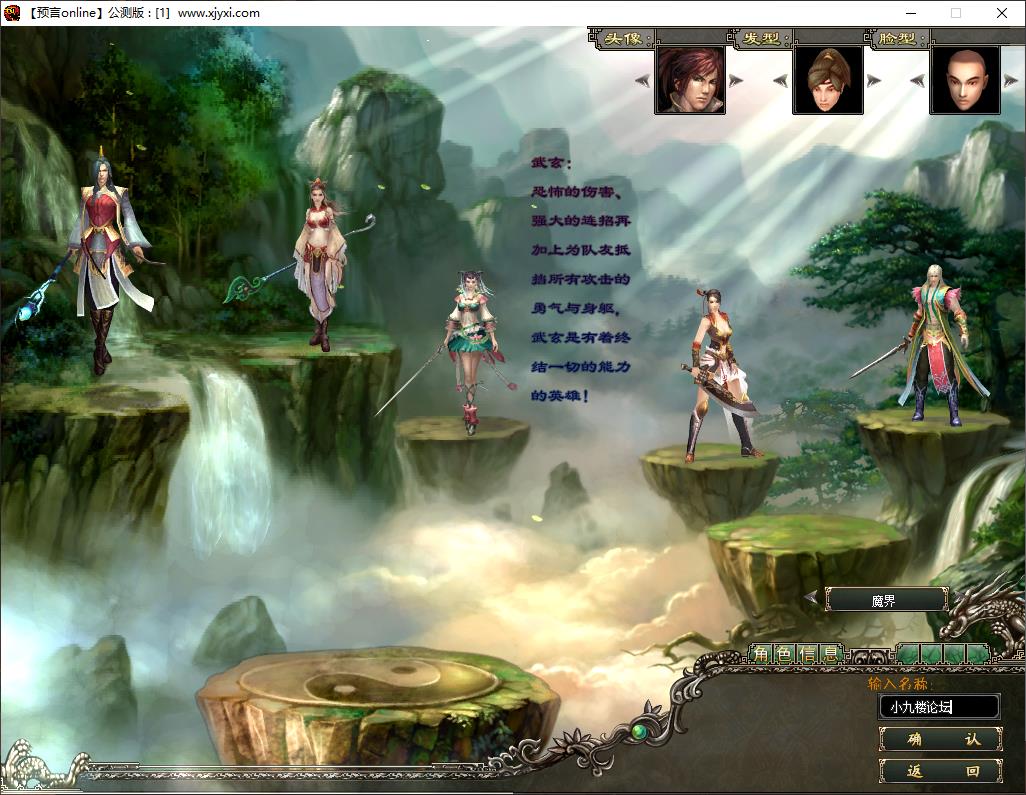Viewport: 1026px width, 795px height.
Task: Cycle to the previous 发型 hairstyle
Action: (782, 80)
